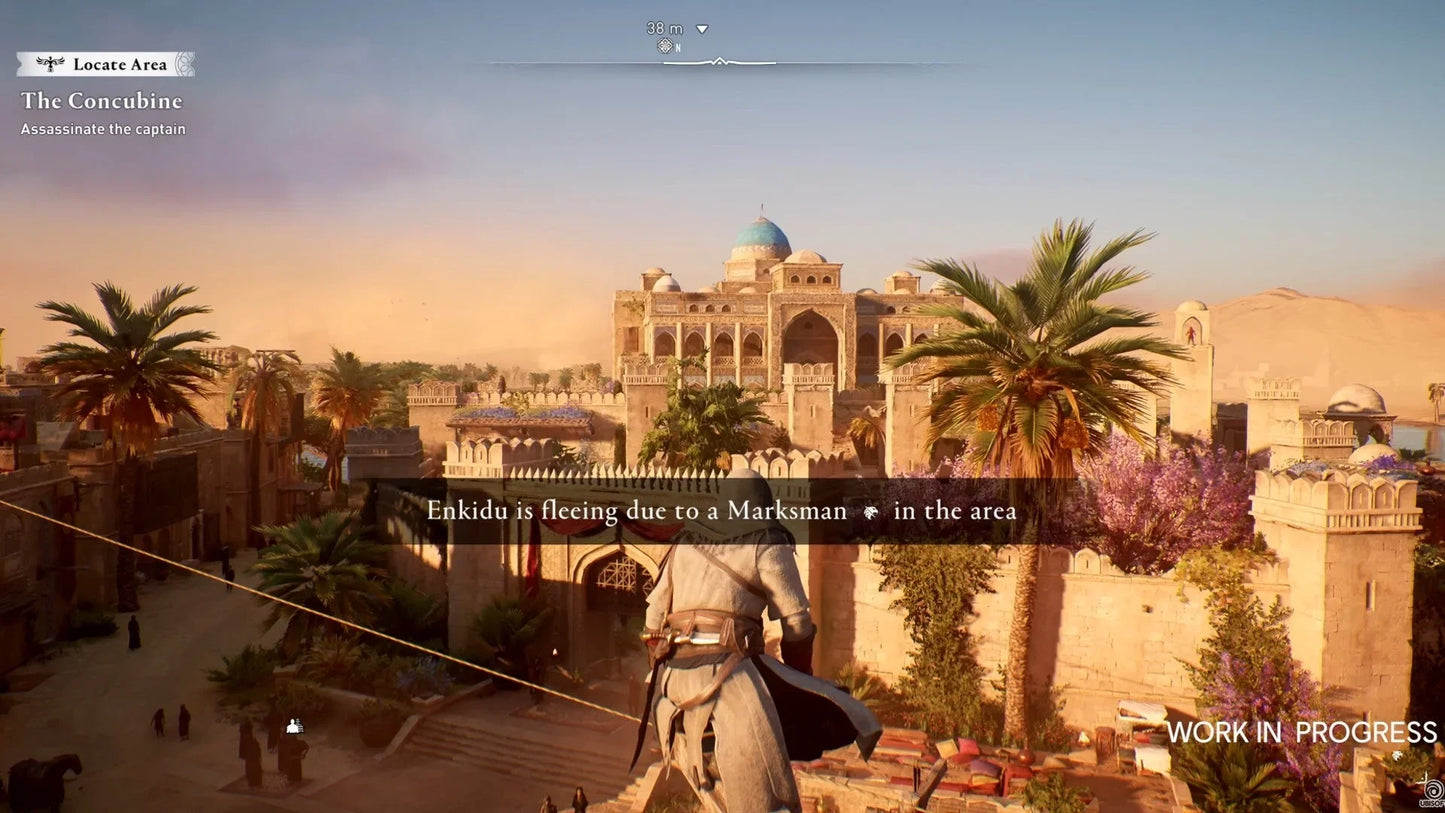
Task: Click the Marksman icon in the alert message
Action: point(869,511)
